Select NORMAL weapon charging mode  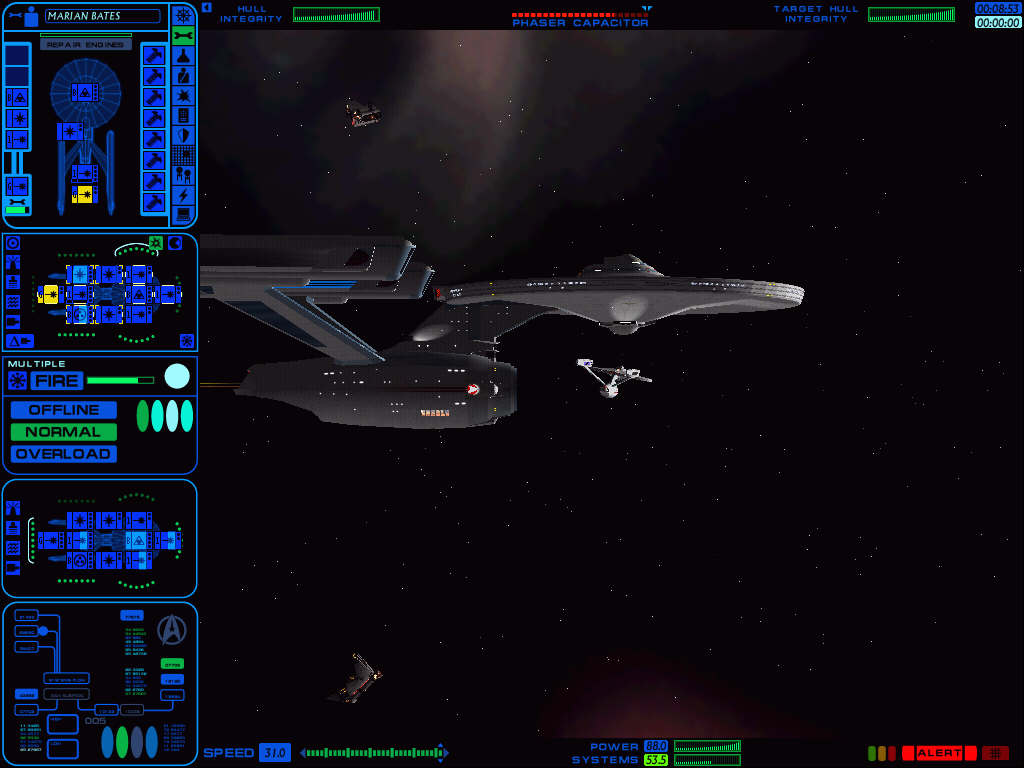(x=64, y=432)
